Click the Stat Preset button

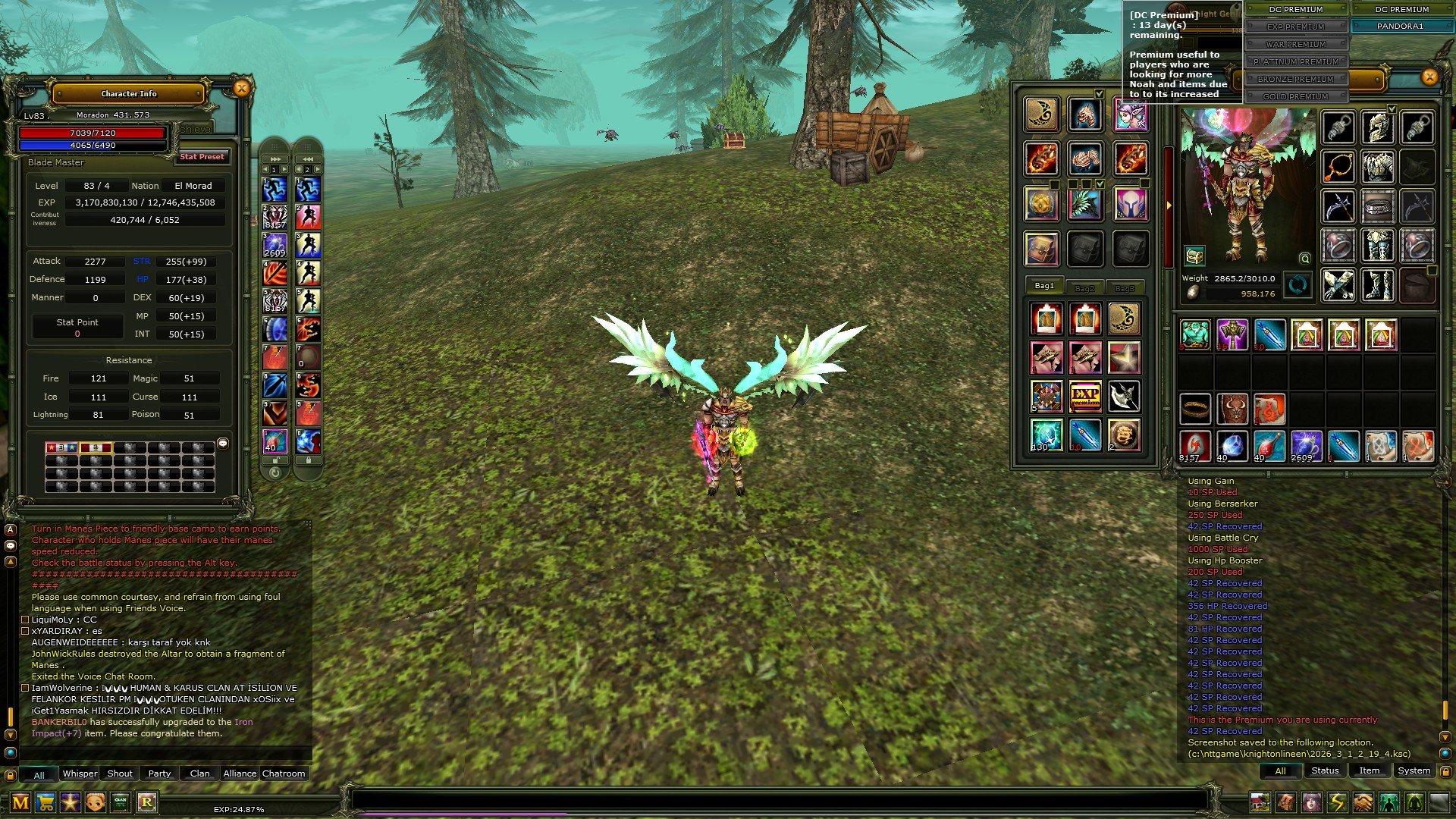tap(202, 157)
